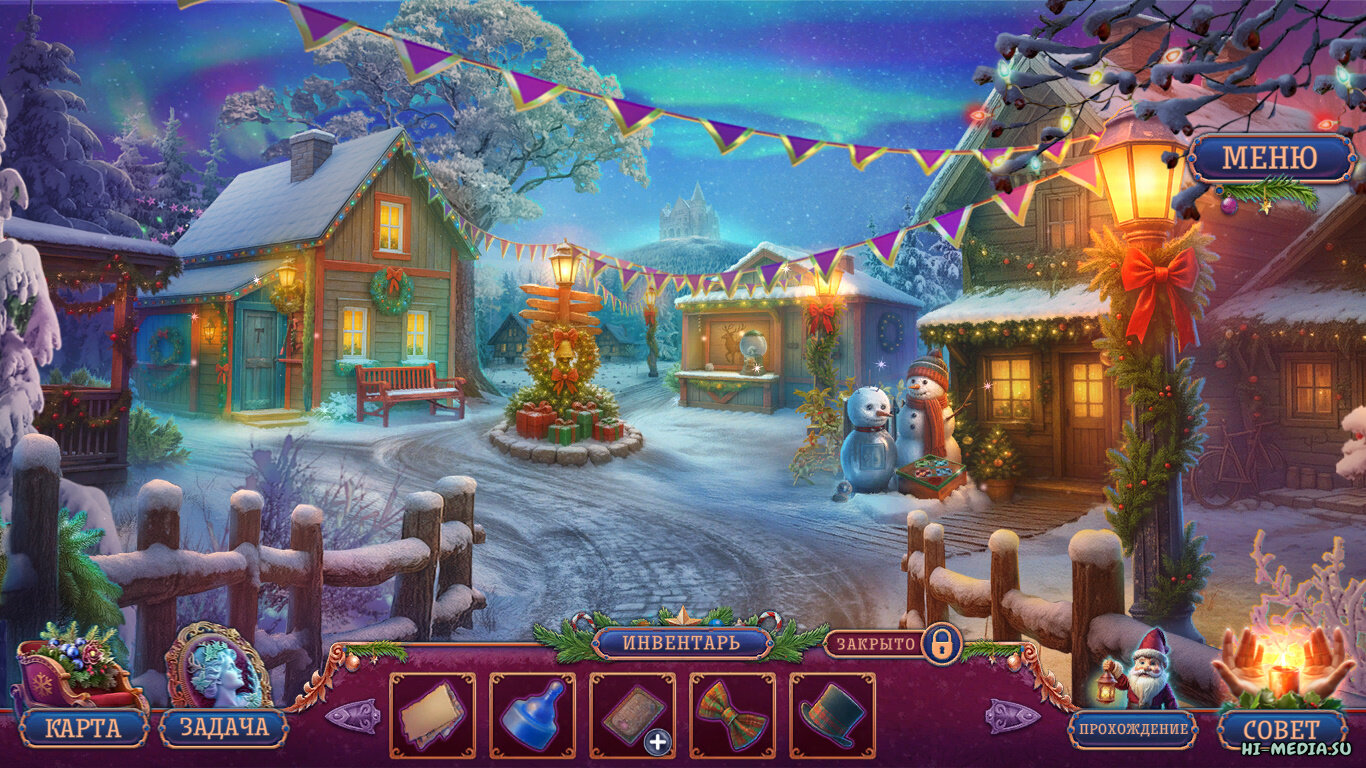This screenshot has width=1366, height=768.
Task: Select the paper sheets inventory item
Action: point(432,715)
